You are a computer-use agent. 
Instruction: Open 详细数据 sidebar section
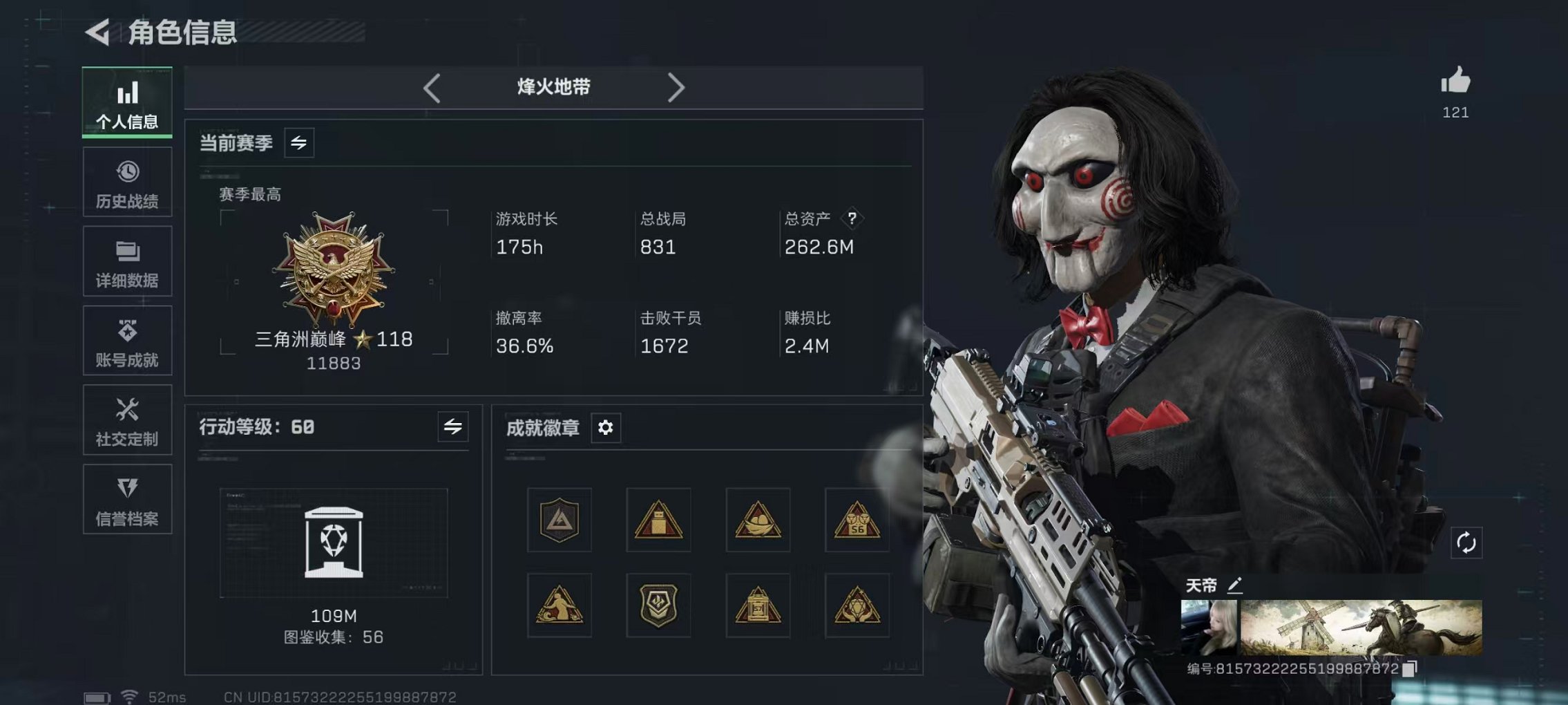(127, 261)
